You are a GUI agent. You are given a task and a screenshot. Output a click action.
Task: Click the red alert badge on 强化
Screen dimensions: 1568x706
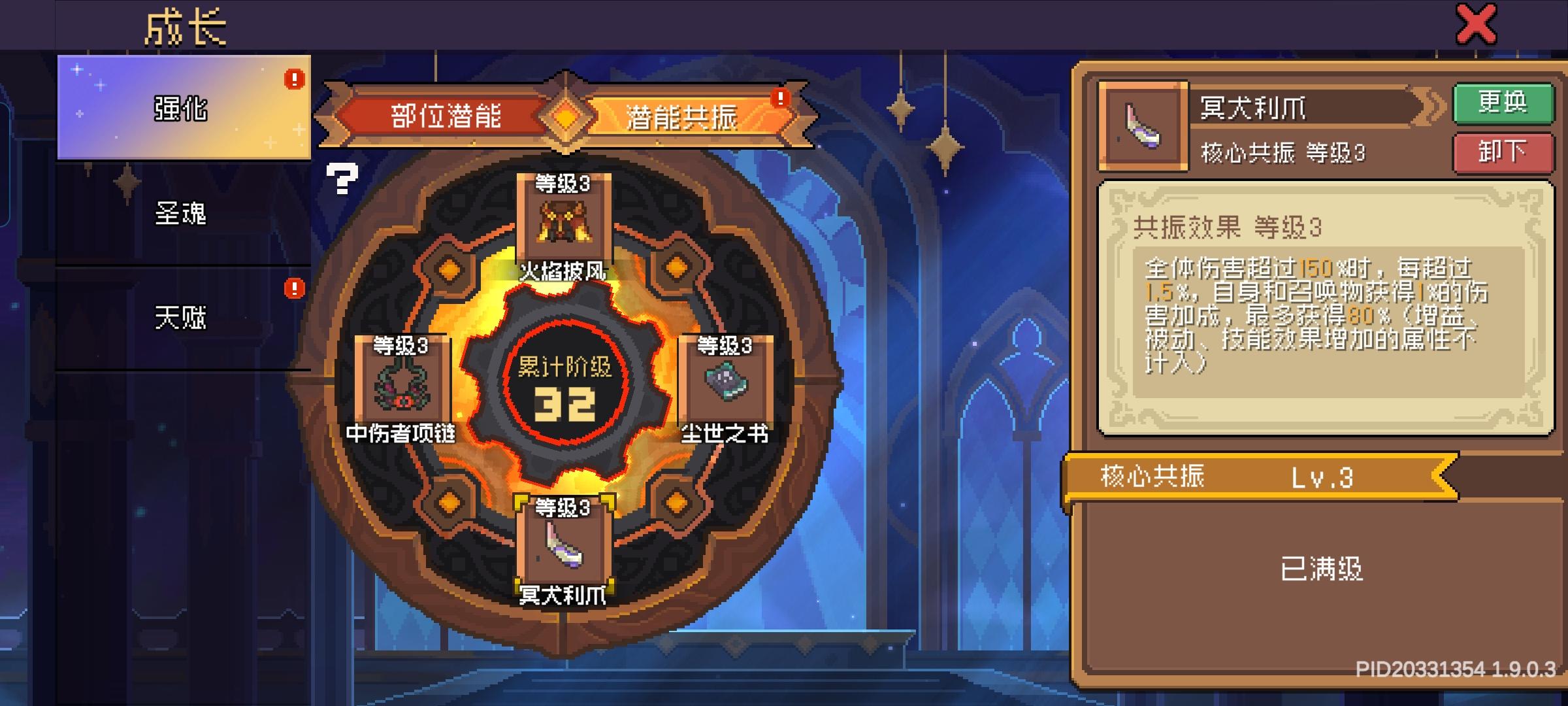(x=295, y=80)
